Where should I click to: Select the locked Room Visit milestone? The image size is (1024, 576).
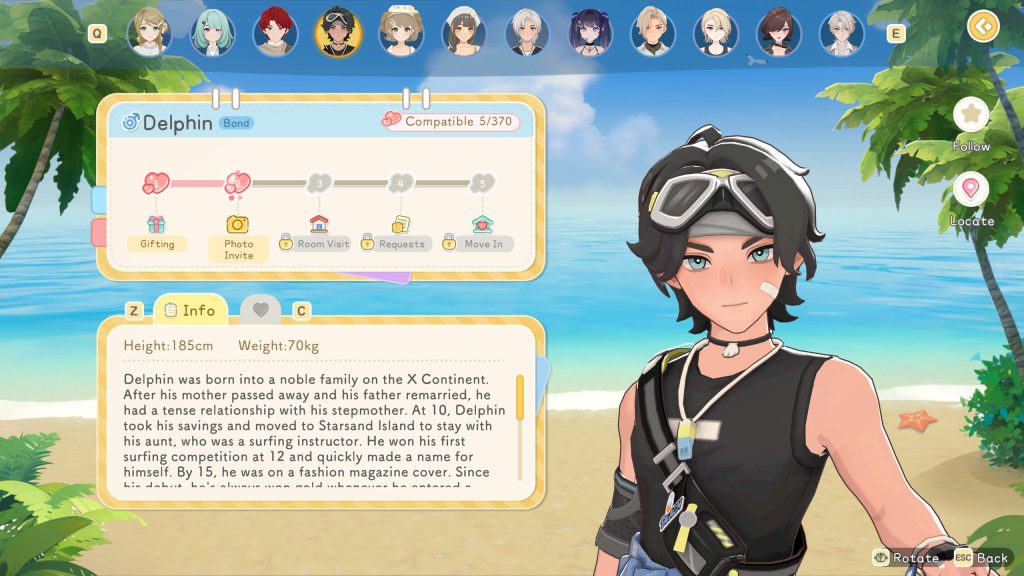pos(318,235)
